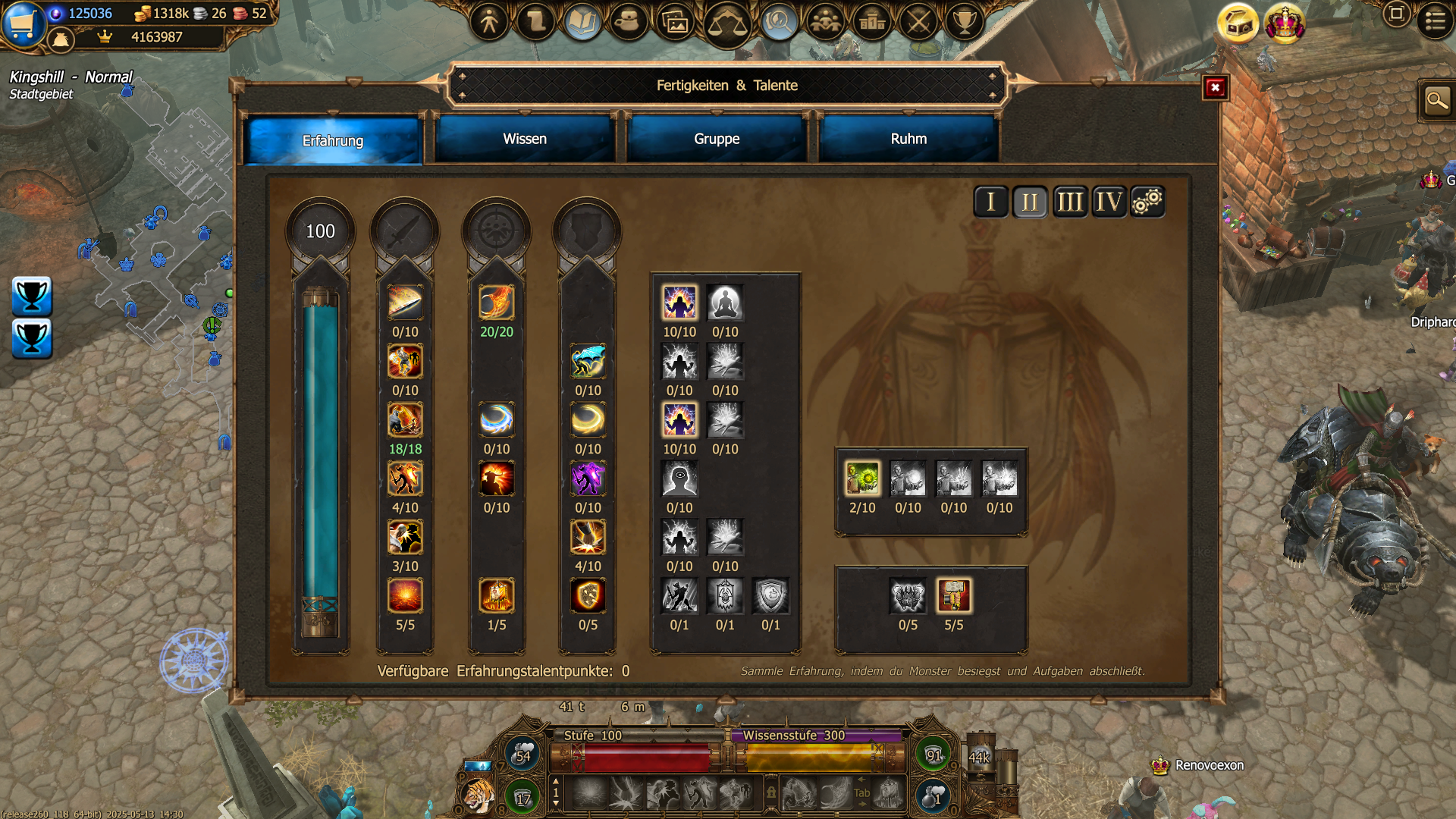Open talent preset gear settings

(x=1147, y=202)
